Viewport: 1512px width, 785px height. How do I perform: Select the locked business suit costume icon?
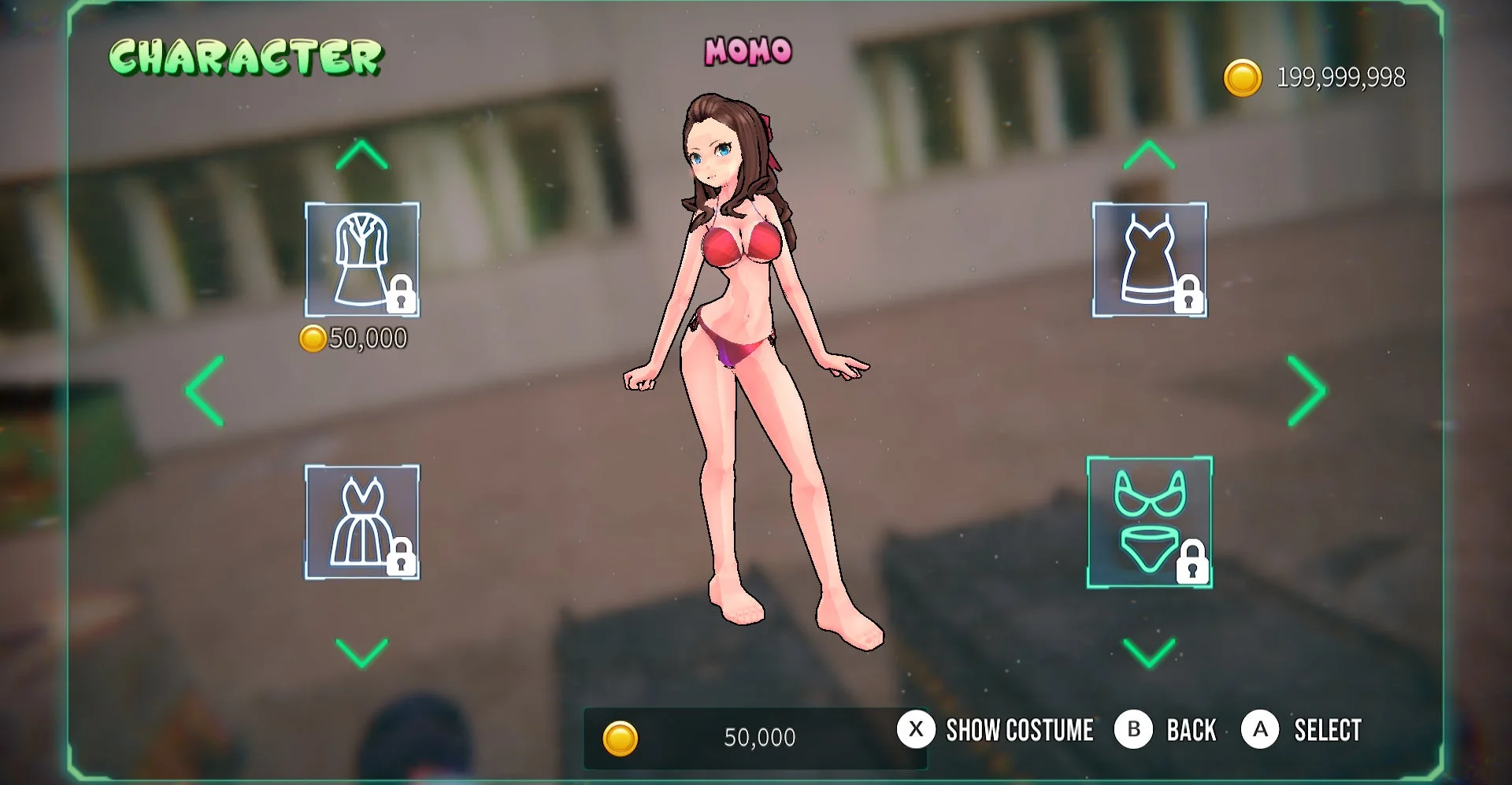click(361, 260)
